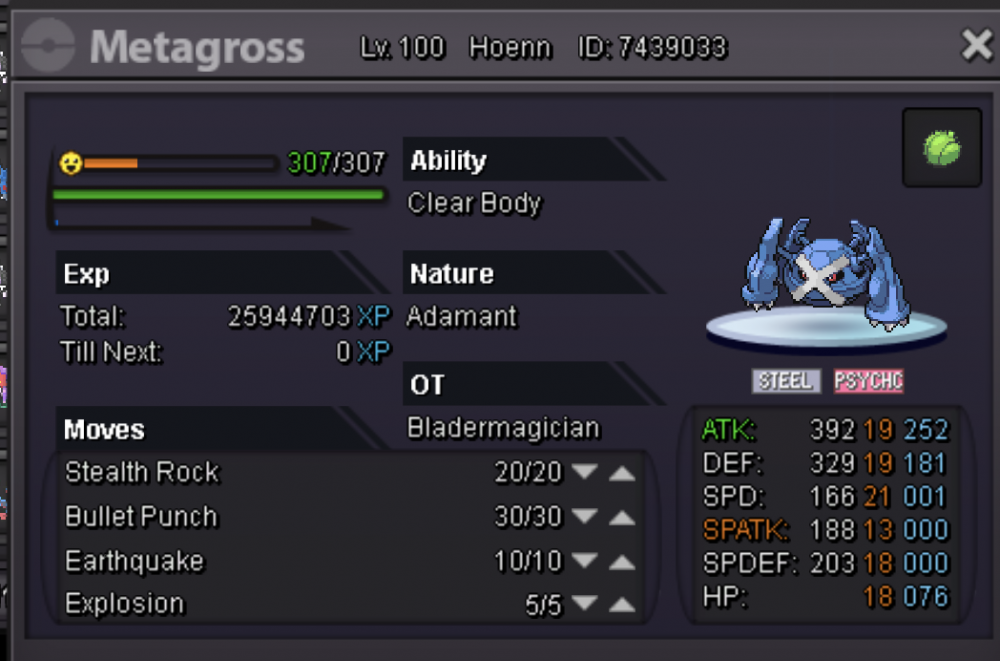Image resolution: width=1000 pixels, height=661 pixels.
Task: Select the Earthquake move
Action: pyautogui.click(x=134, y=561)
